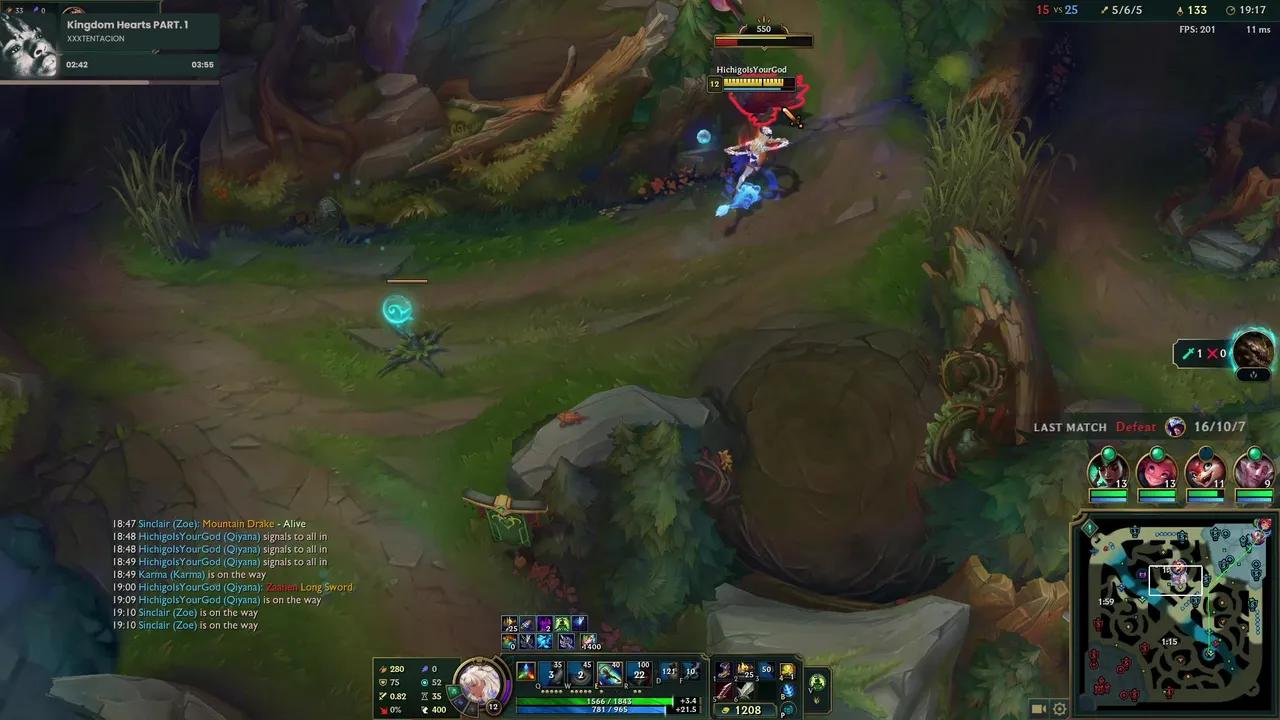Click the E ability crossbow icon
The width and height of the screenshot is (1280, 720).
tap(609, 673)
